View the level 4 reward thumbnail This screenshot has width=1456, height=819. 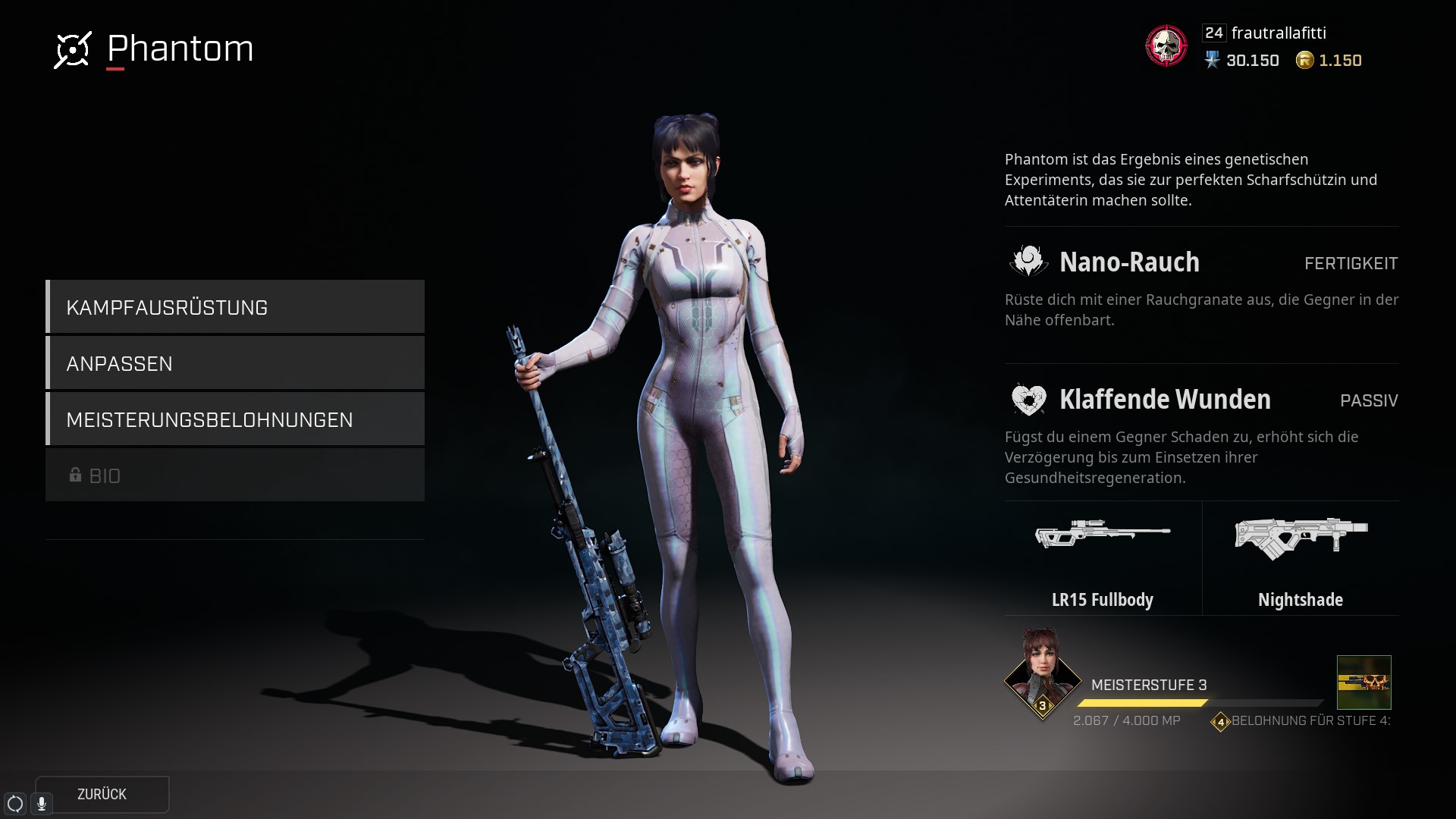(1363, 682)
